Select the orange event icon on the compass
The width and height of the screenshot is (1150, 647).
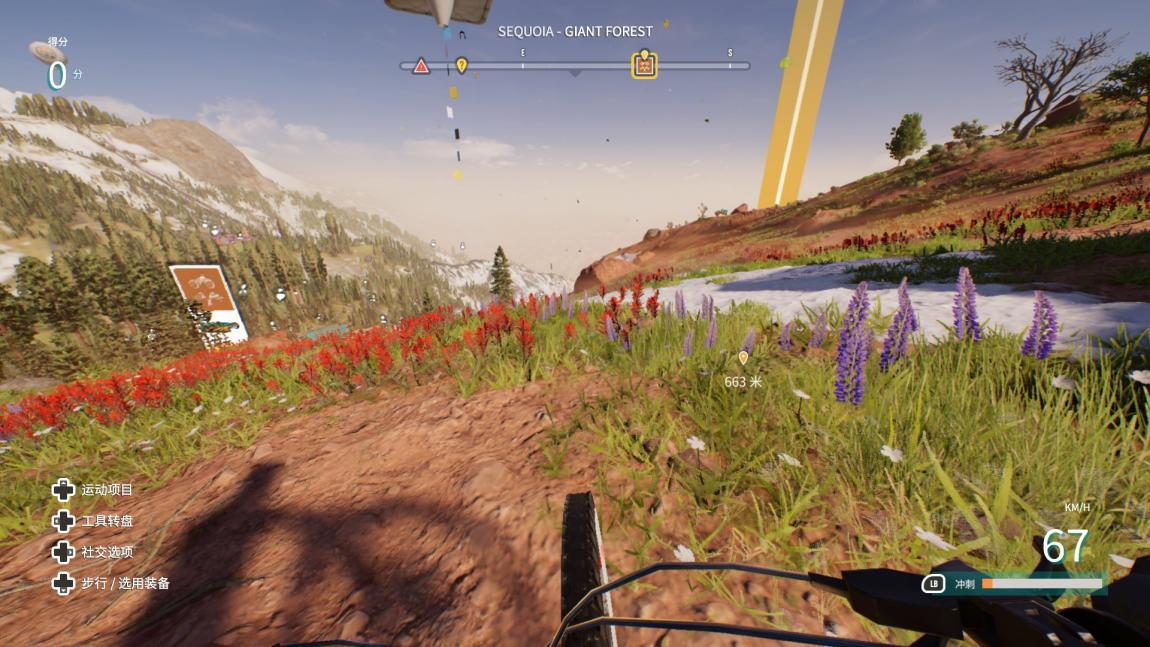645,66
